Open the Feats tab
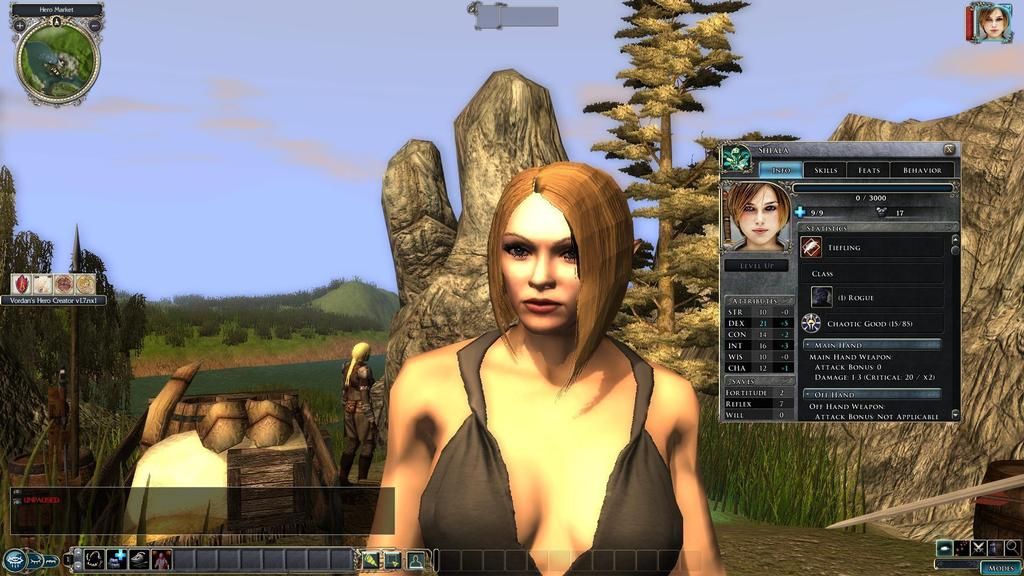Image resolution: width=1024 pixels, height=576 pixels. (x=868, y=170)
